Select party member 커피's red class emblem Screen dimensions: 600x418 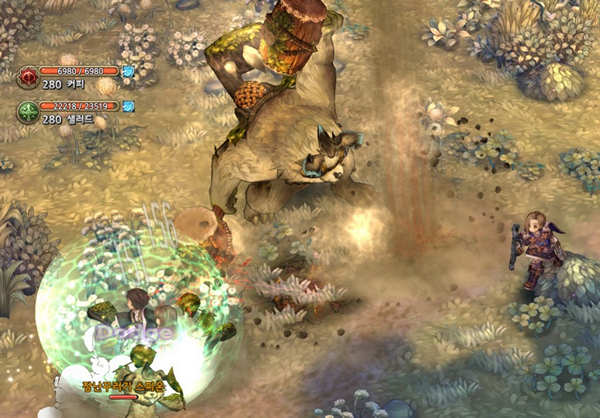click(x=28, y=77)
